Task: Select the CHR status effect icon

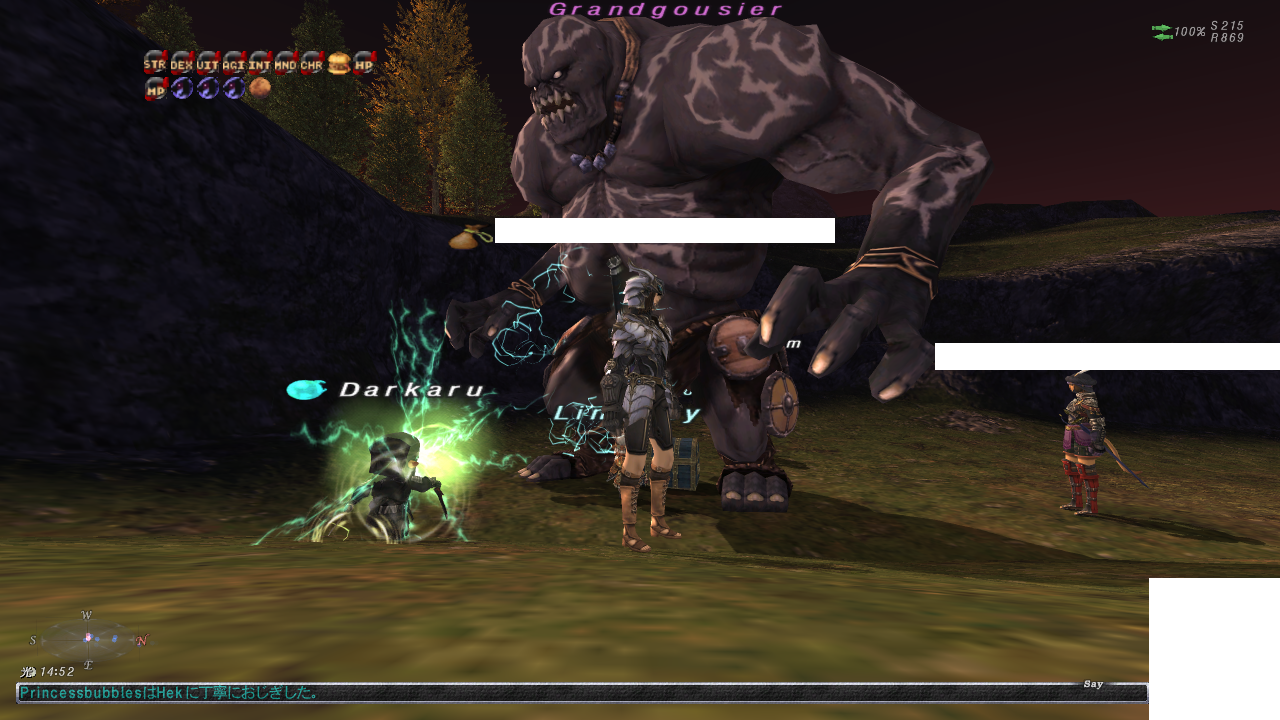Action: [311, 63]
